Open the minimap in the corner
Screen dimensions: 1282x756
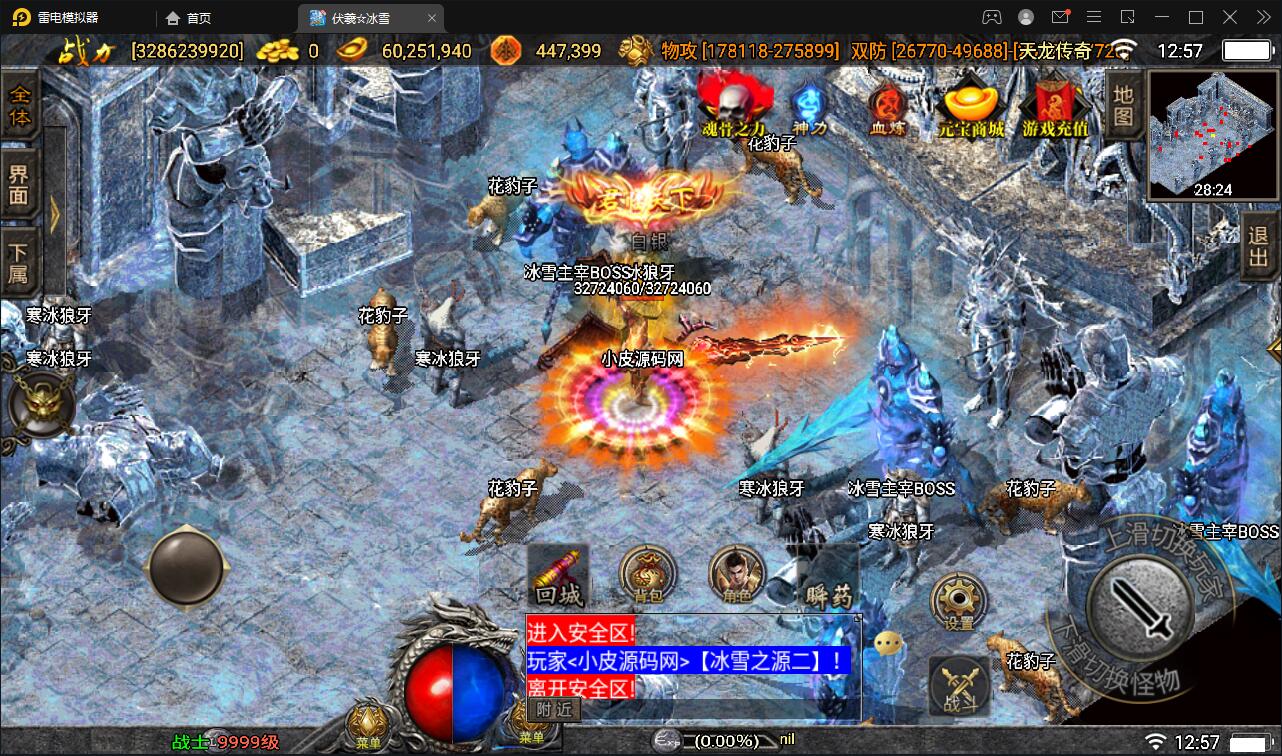click(x=1212, y=134)
